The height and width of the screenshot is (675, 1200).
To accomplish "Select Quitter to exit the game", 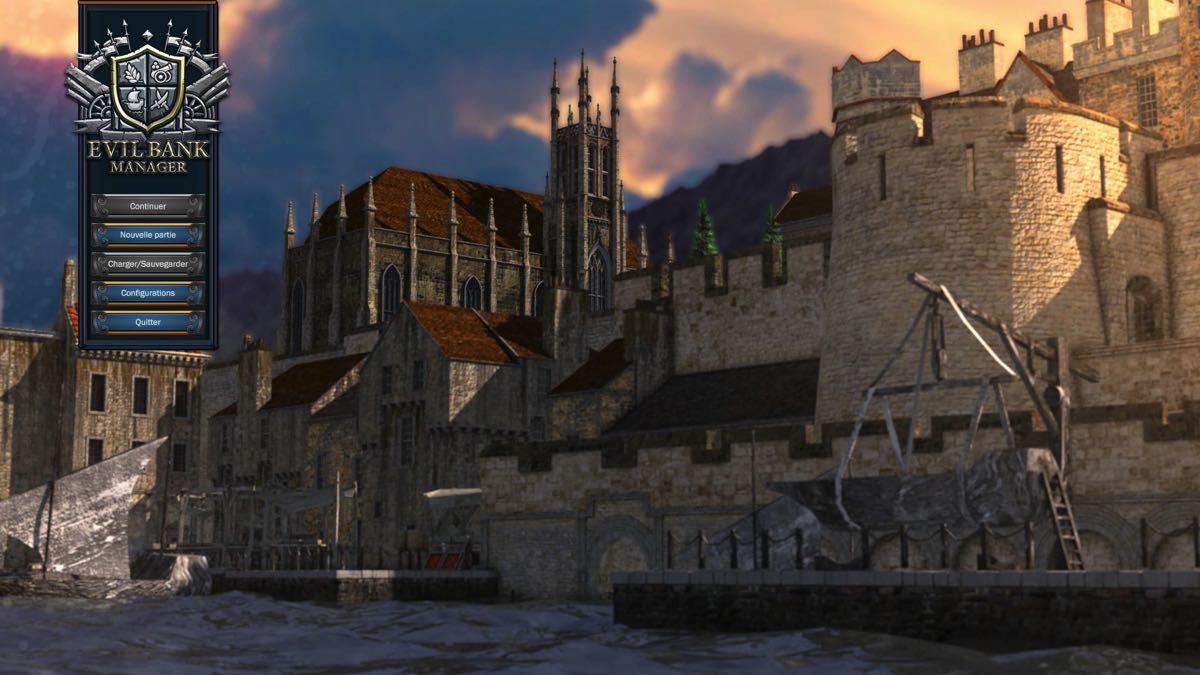I will (148, 322).
